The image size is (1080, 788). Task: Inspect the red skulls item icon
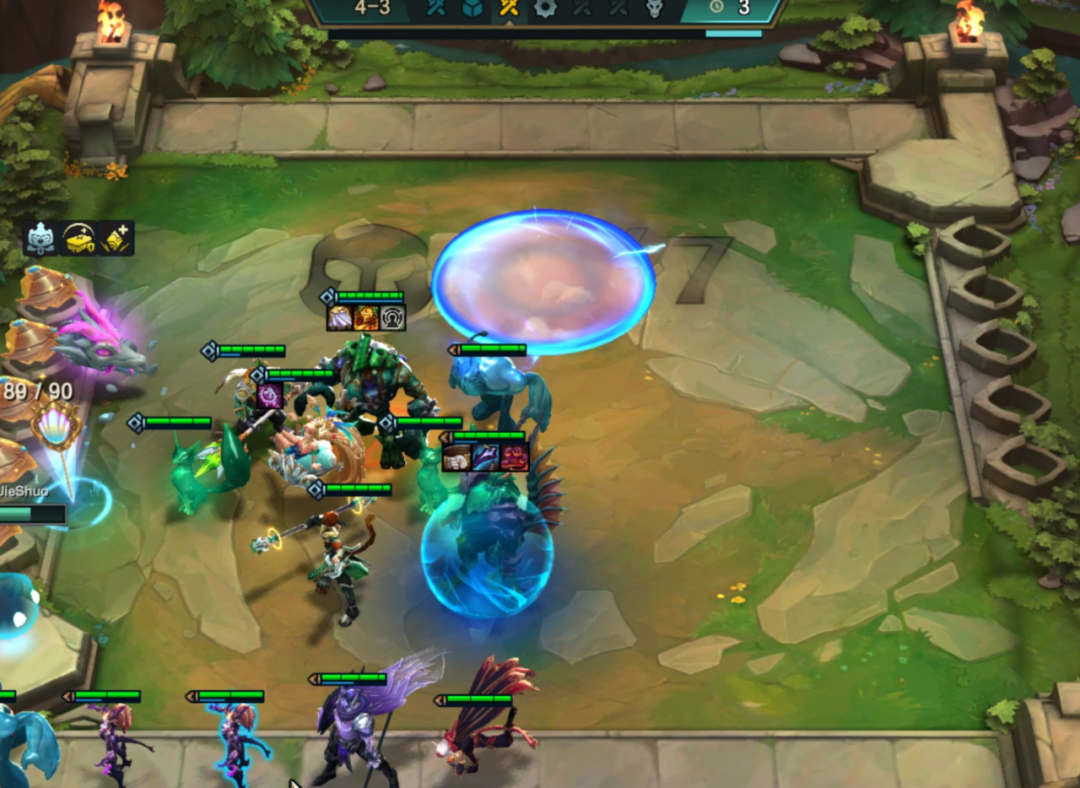pos(514,458)
